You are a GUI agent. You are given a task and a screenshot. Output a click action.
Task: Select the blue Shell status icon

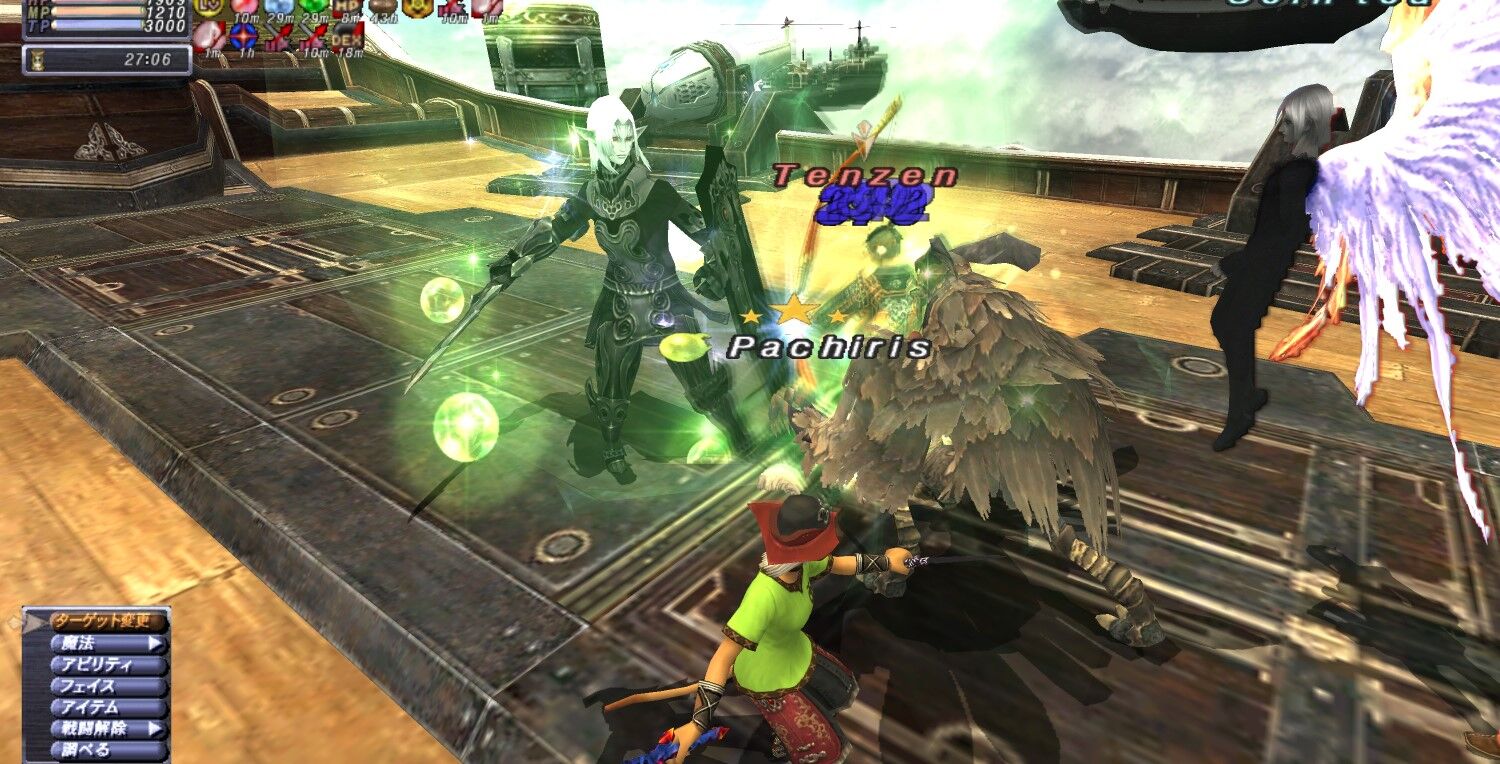(278, 8)
